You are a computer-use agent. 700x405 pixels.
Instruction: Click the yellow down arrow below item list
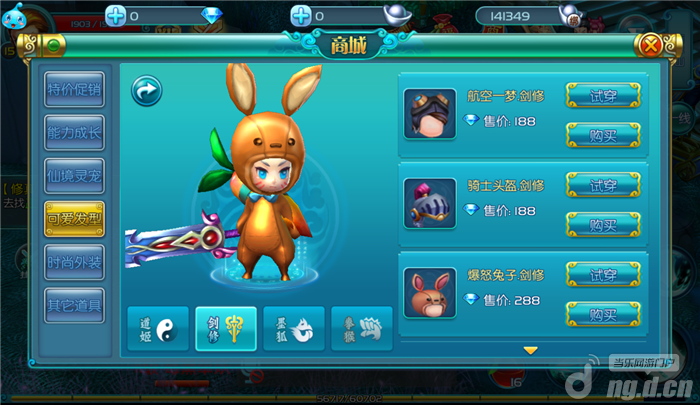click(x=531, y=350)
